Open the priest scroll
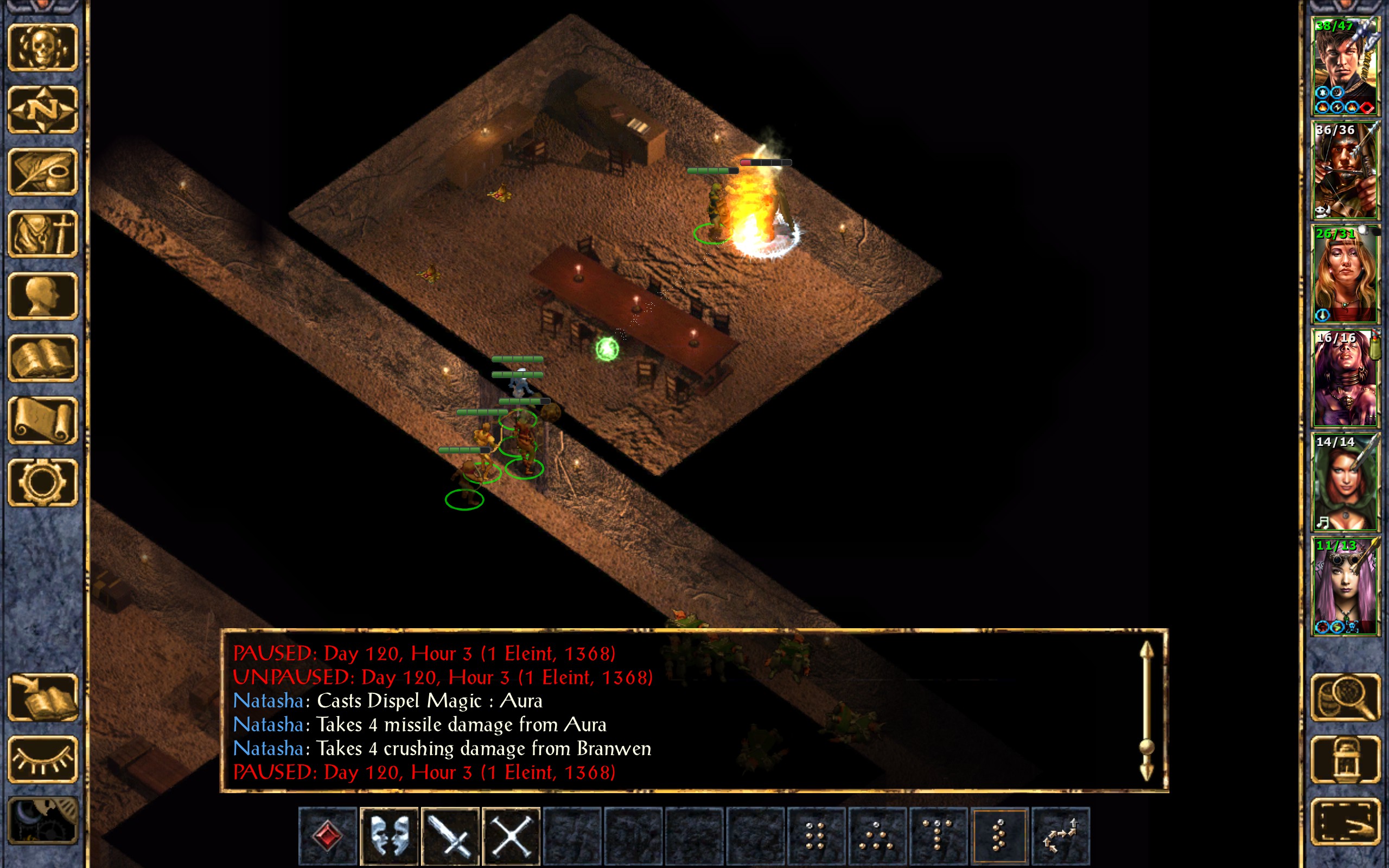The height and width of the screenshot is (868, 1389). pyautogui.click(x=42, y=420)
